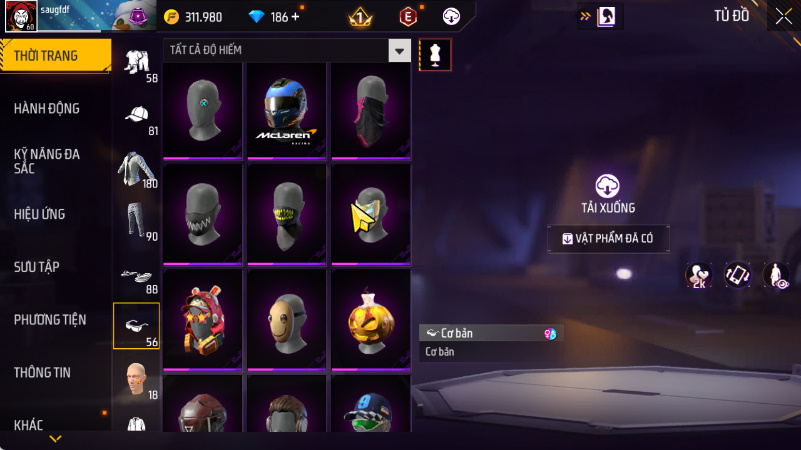Switch to Kỹ Năng Đa Sắc section
Image resolution: width=801 pixels, height=450 pixels.
(x=47, y=161)
